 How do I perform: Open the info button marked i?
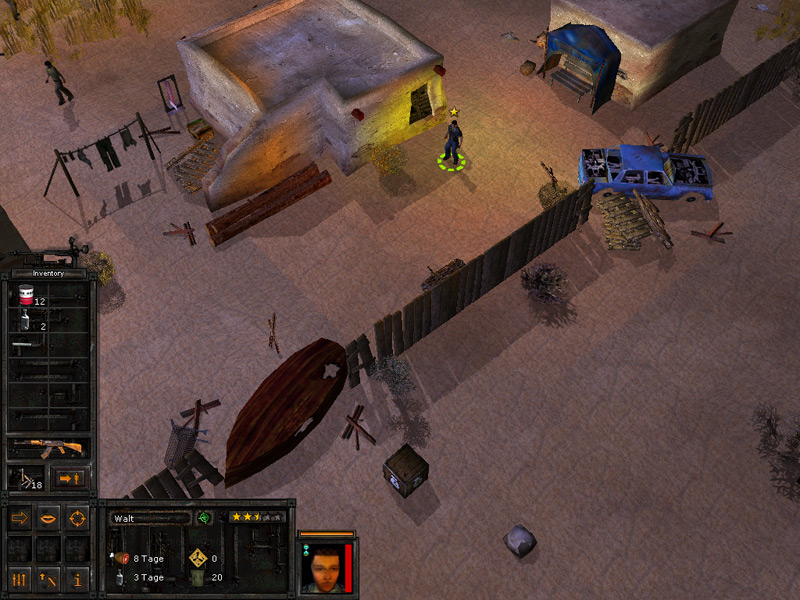pos(77,578)
